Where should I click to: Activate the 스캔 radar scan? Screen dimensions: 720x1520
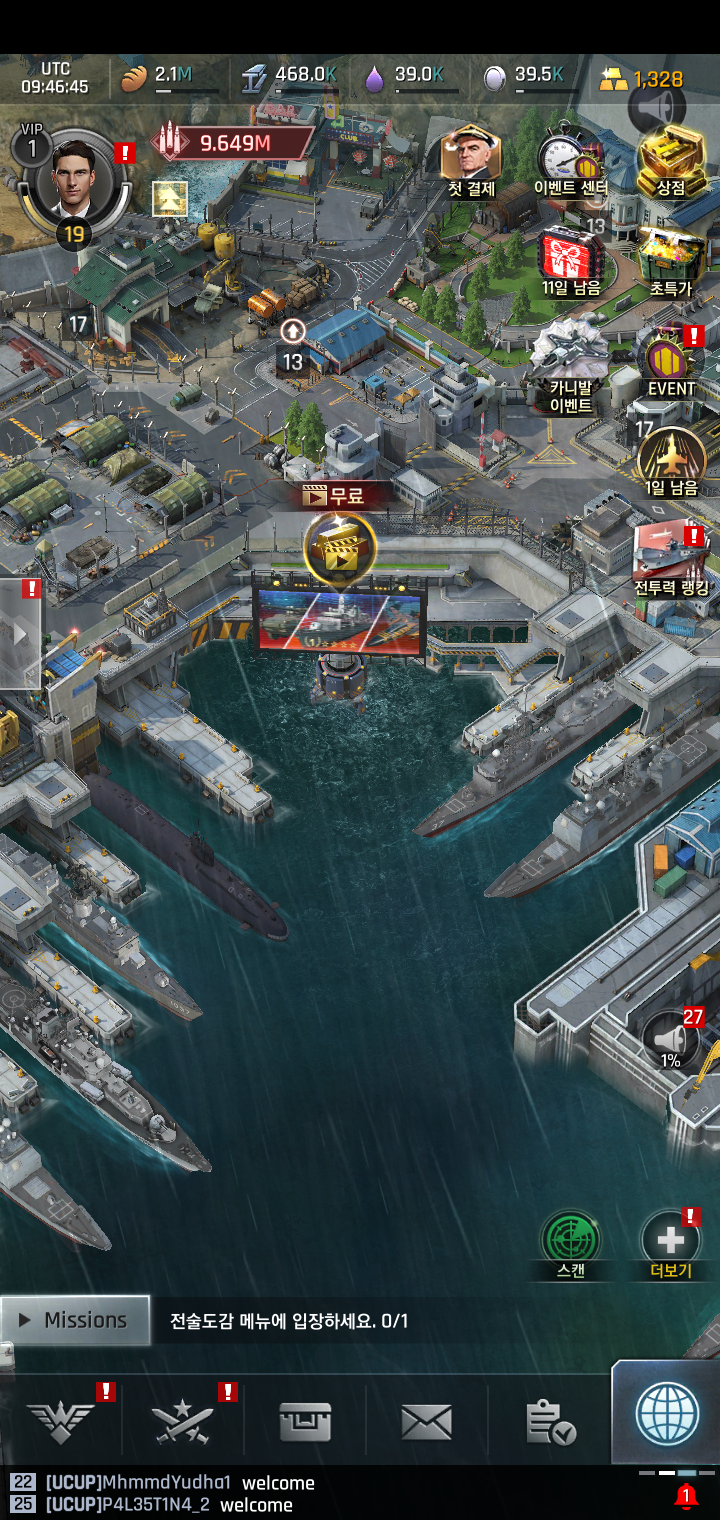click(x=570, y=1242)
